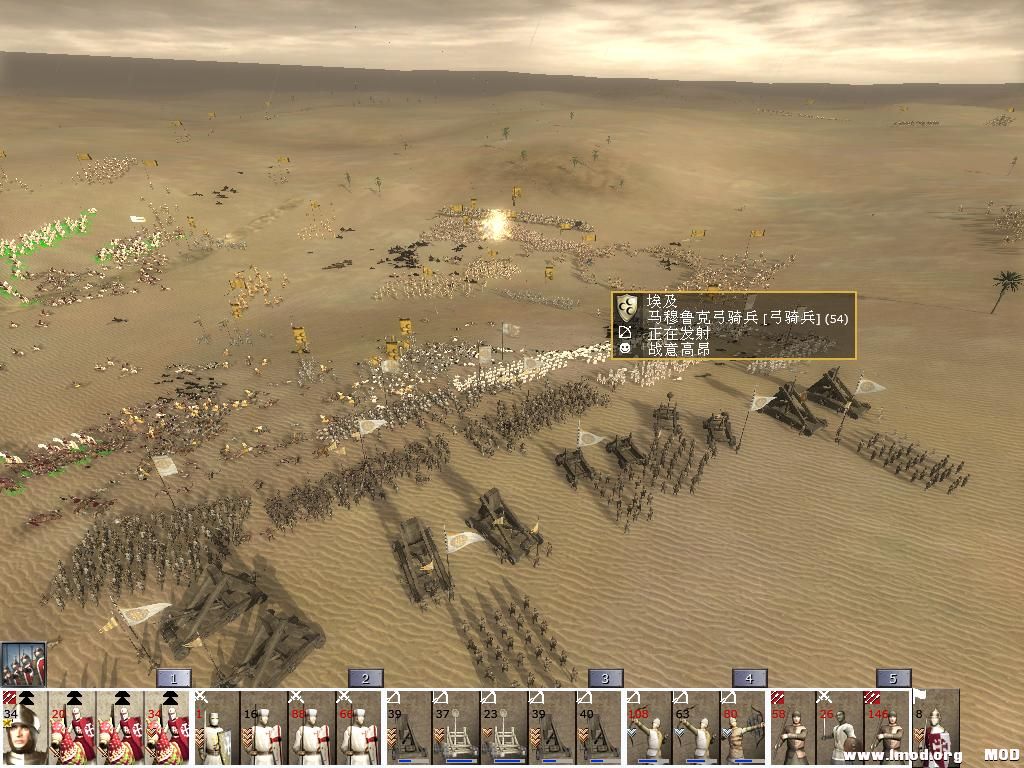Choose the spearman card with 146 men

888,728
